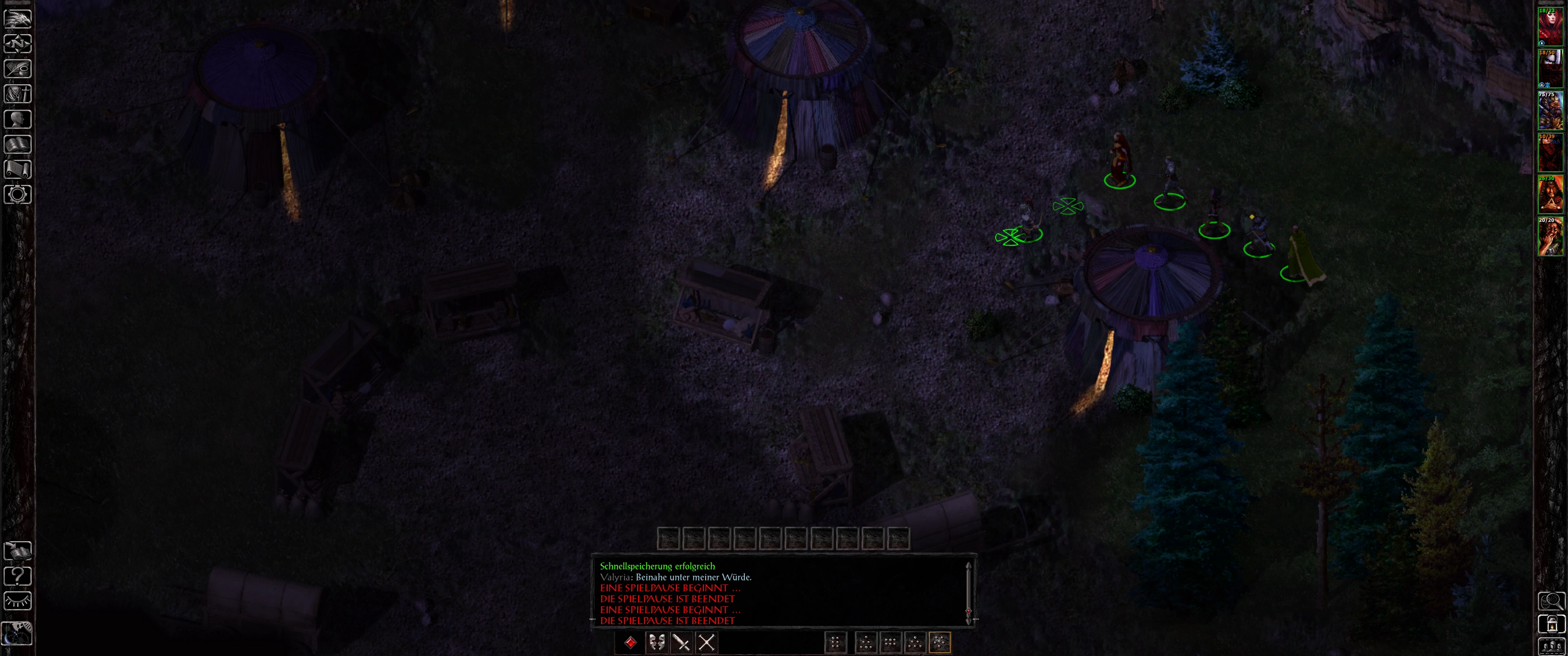The width and height of the screenshot is (1568, 656).
Task: Click the magnifying glass button in right sidebar
Action: click(1551, 601)
